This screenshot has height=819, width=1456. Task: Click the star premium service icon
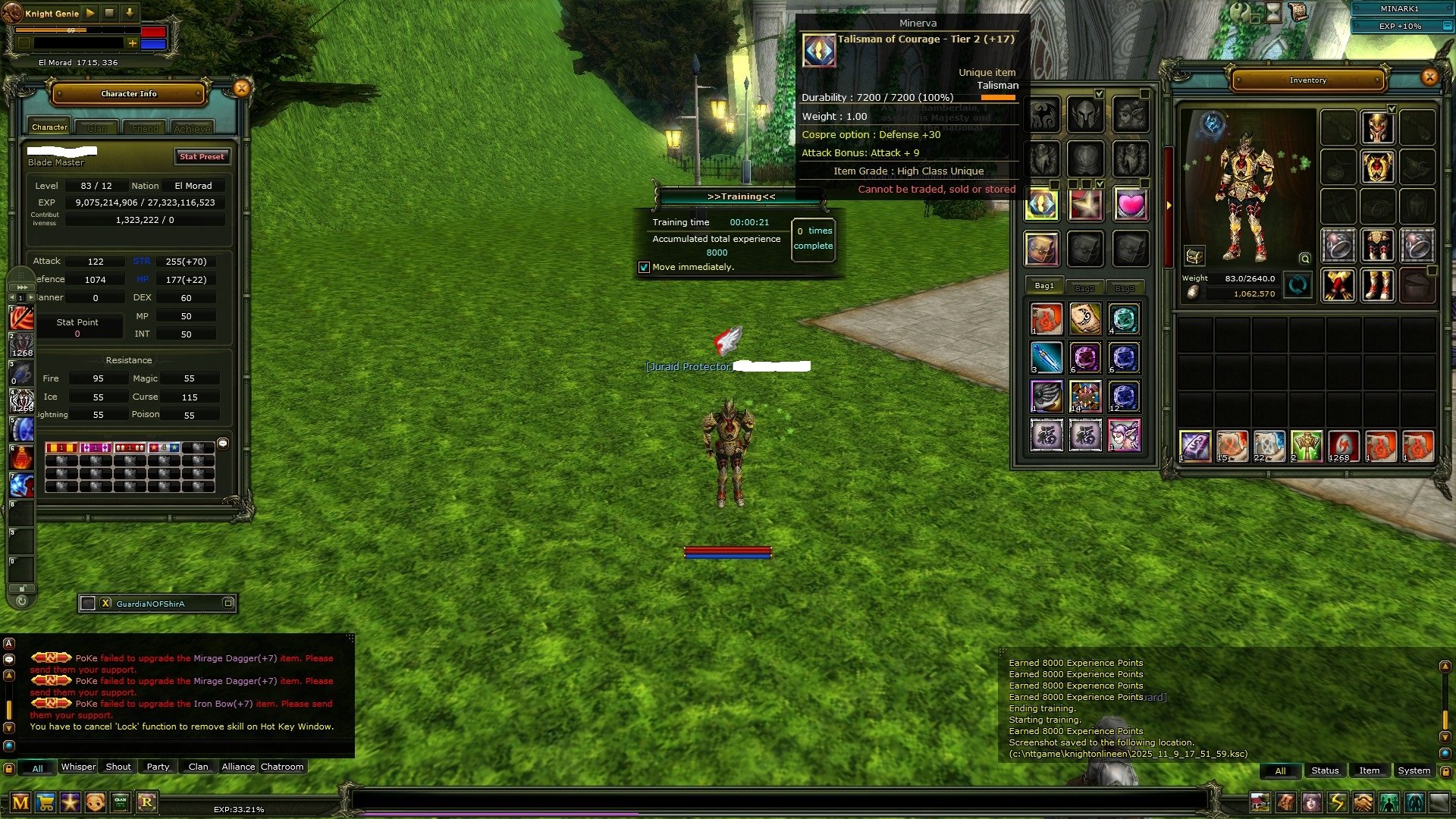pyautogui.click(x=69, y=802)
